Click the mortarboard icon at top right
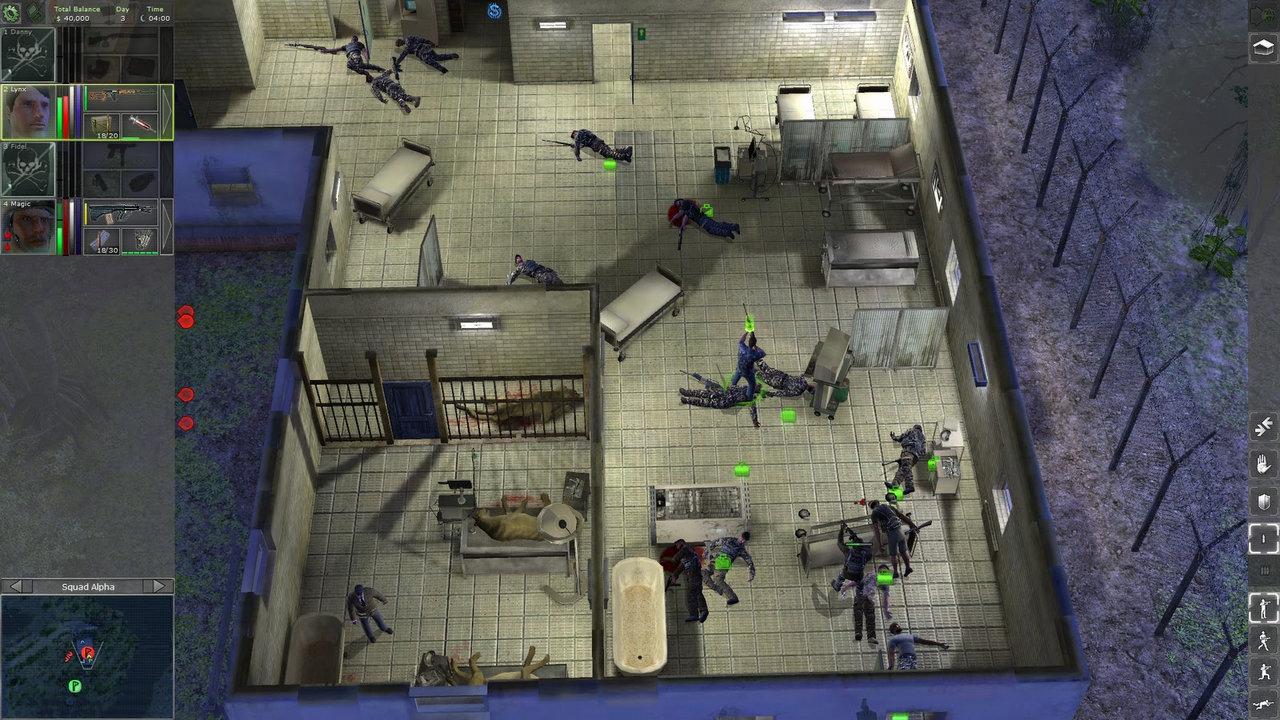Screen dimensions: 1280x720 [x=1263, y=46]
